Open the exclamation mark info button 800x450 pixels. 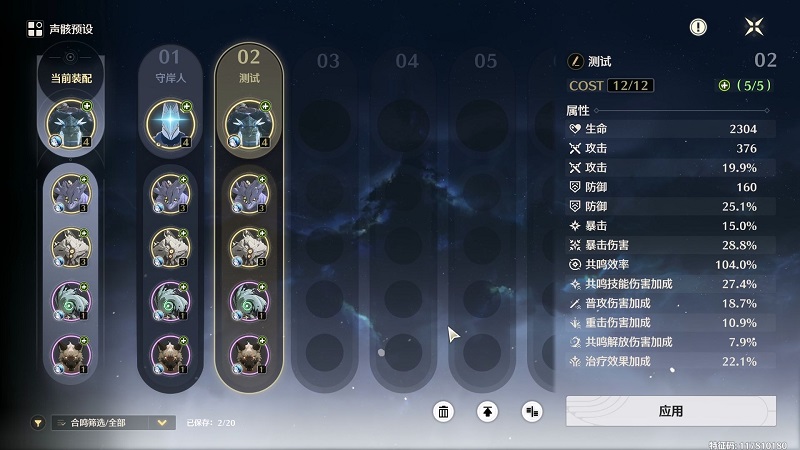coord(698,27)
